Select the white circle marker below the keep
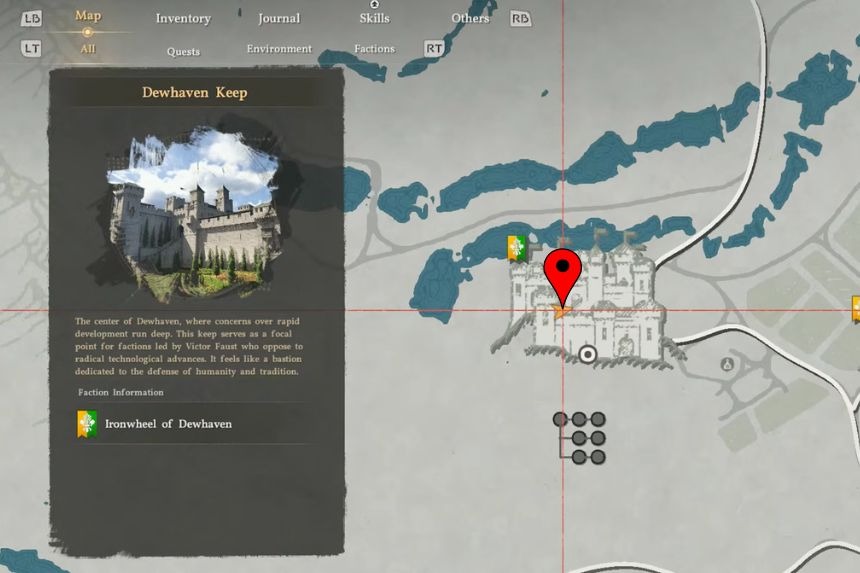 [588, 353]
